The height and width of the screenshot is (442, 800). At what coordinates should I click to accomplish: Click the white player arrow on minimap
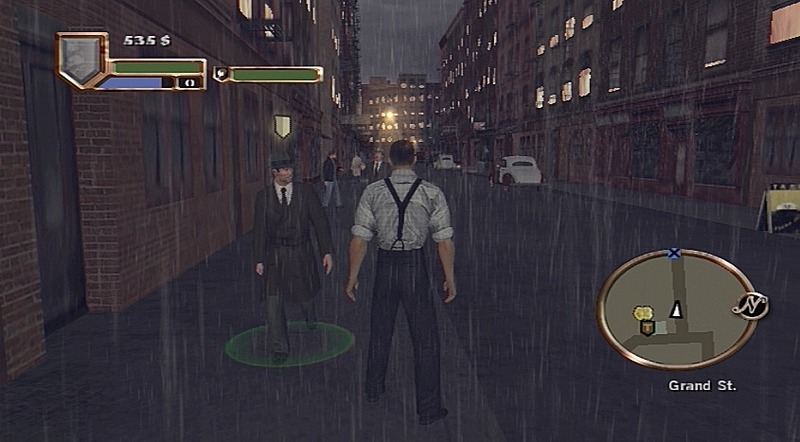coord(676,310)
